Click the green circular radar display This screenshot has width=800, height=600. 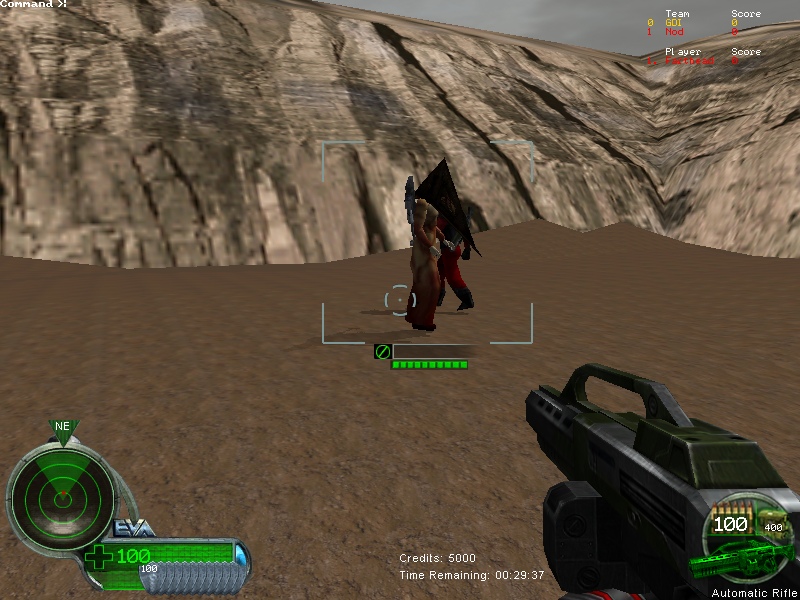pyautogui.click(x=60, y=491)
